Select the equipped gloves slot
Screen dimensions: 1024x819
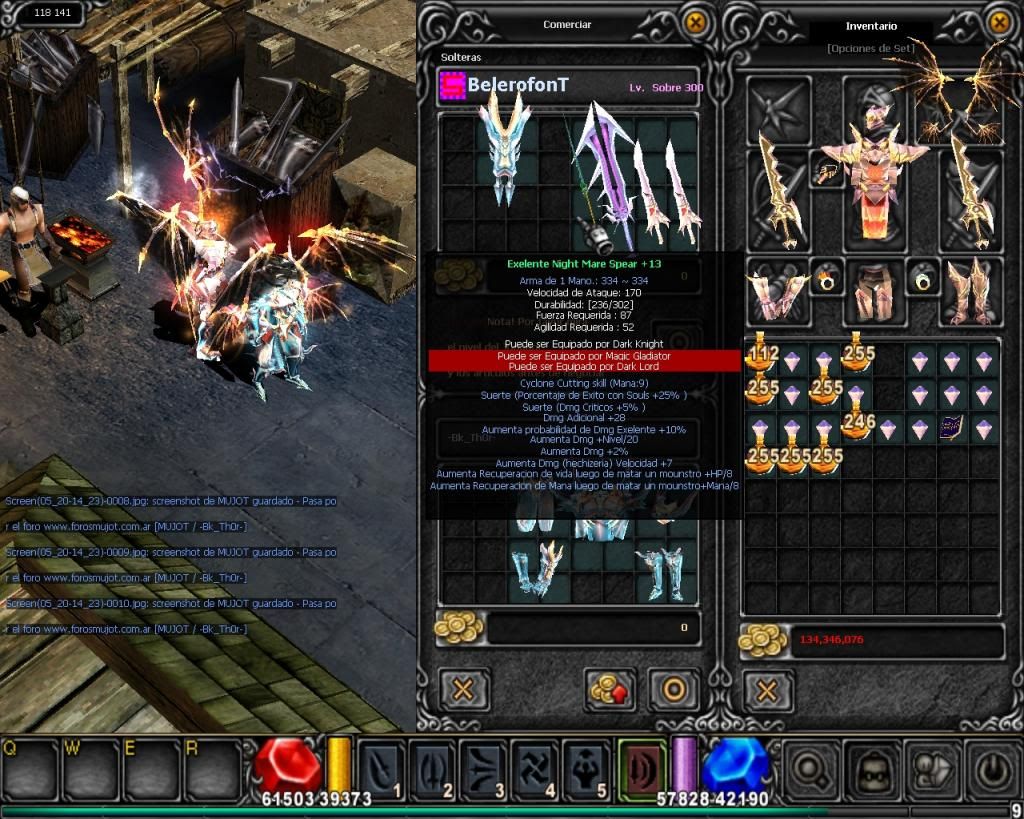[x=778, y=291]
